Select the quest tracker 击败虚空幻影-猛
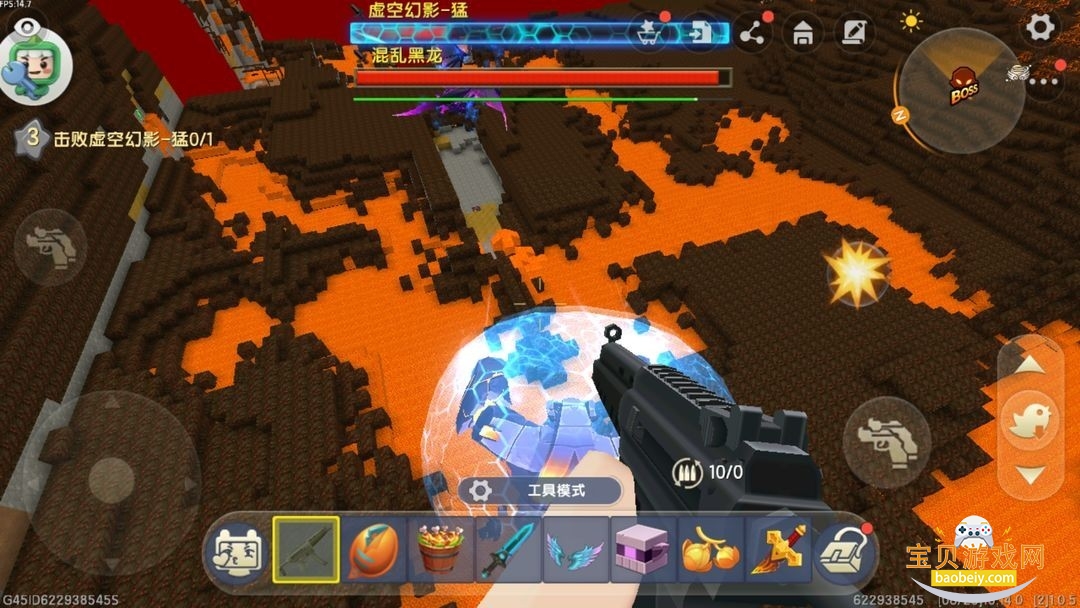1080x608 pixels. 120,140
